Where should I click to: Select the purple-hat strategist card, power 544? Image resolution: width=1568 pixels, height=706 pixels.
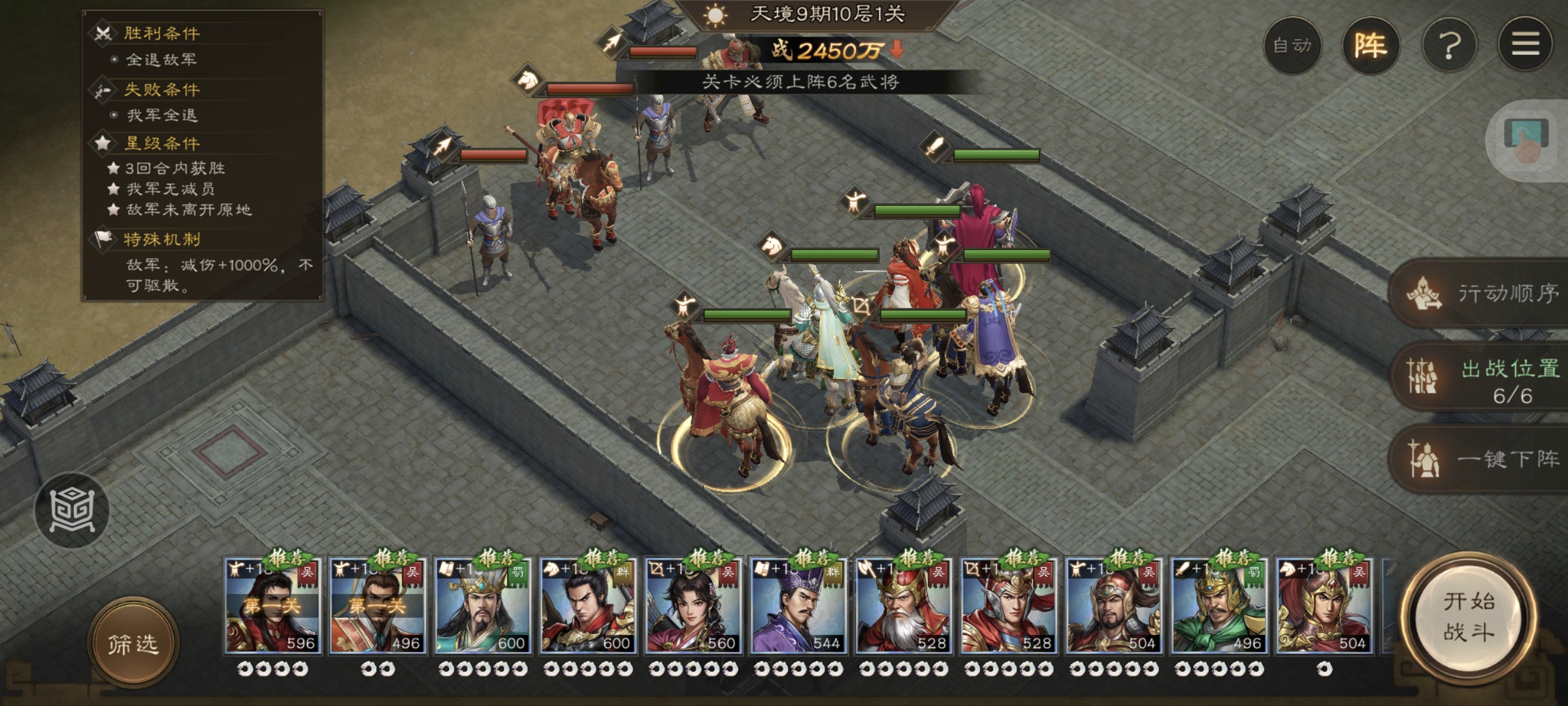click(x=798, y=606)
